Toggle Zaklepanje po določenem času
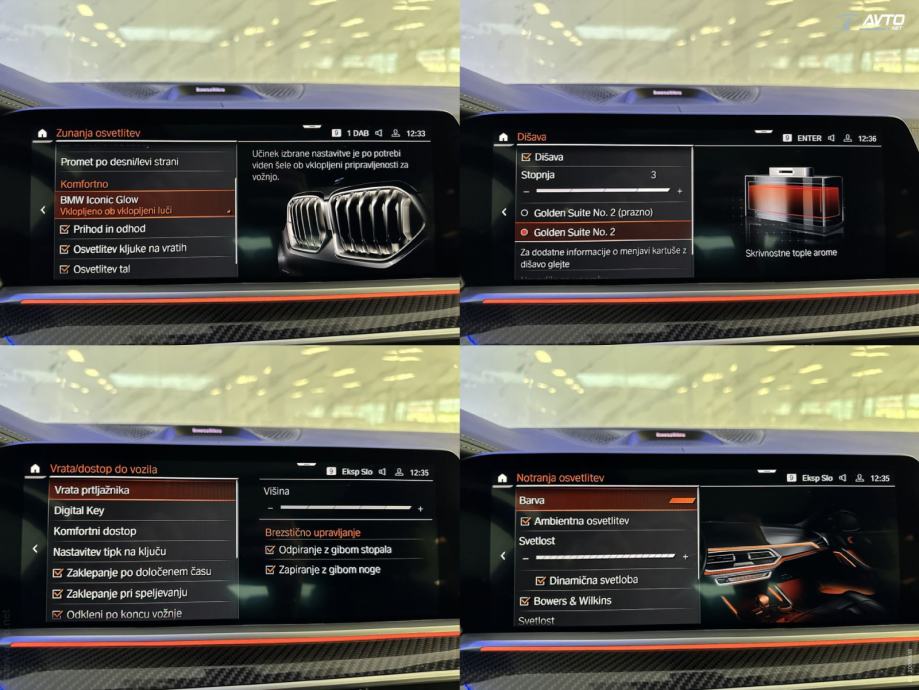The height and width of the screenshot is (690, 919). coord(58,572)
